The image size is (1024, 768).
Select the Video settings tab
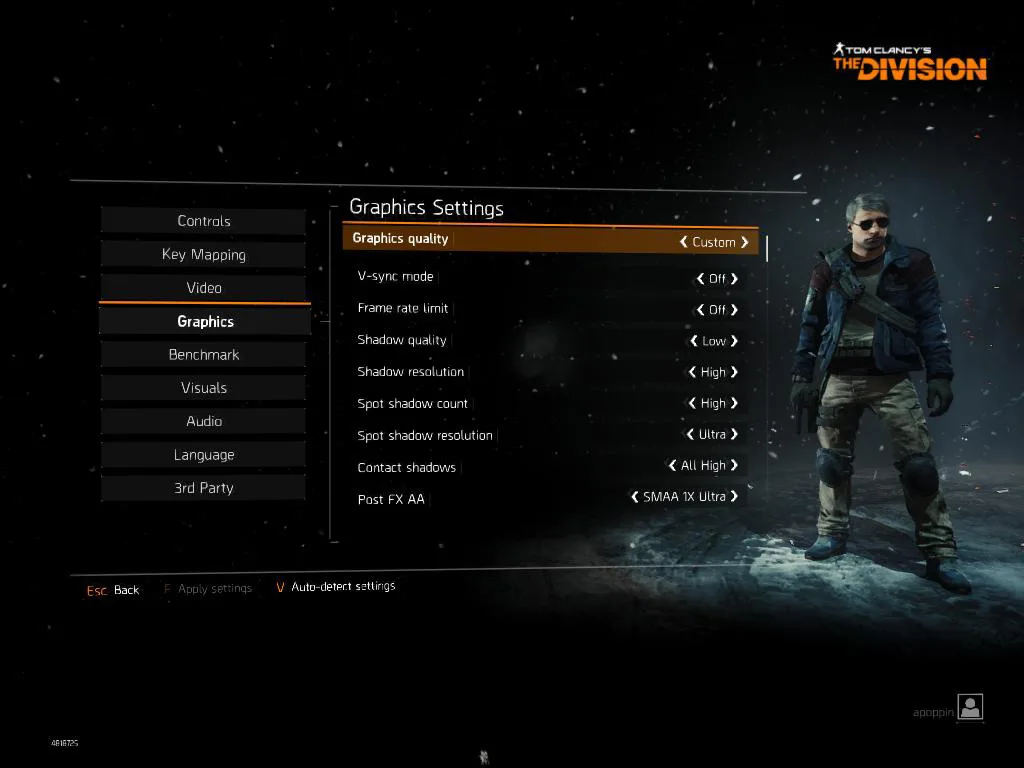[204, 288]
